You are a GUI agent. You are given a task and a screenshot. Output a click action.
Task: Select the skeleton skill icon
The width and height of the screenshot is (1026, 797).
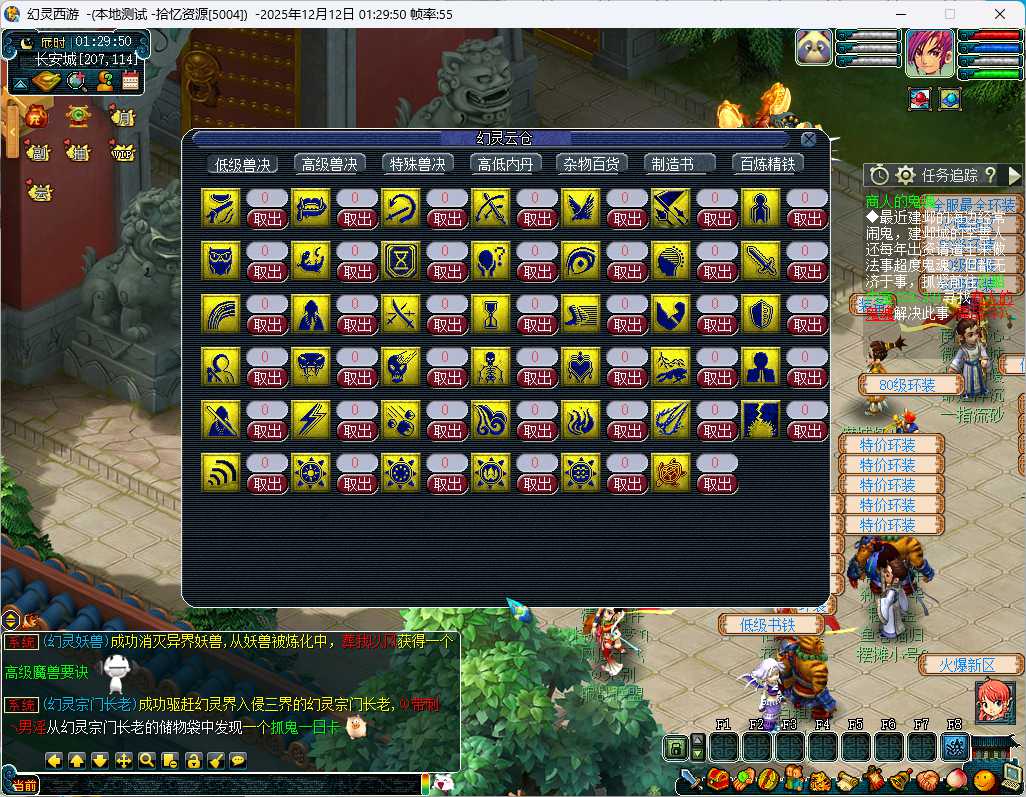(x=490, y=366)
